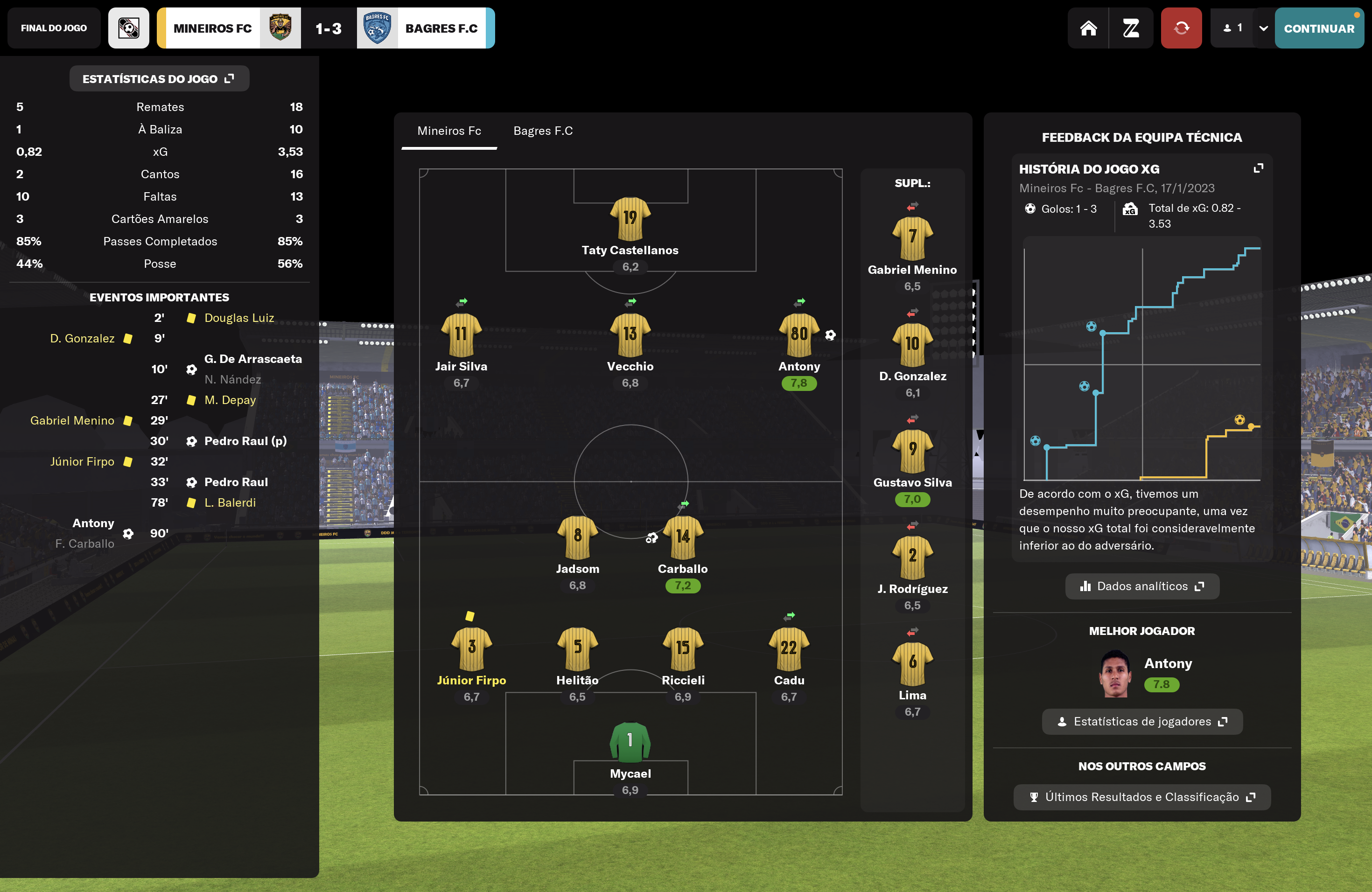Image resolution: width=1372 pixels, height=892 pixels.
Task: Click the Mineiros FC team name header
Action: (212, 28)
